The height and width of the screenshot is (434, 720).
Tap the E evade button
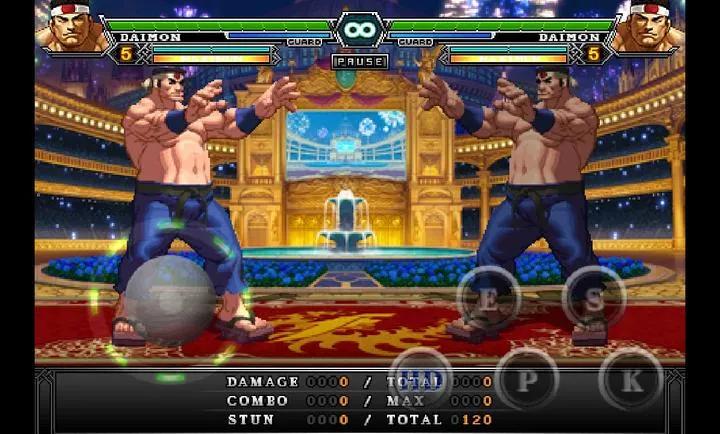pos(488,297)
